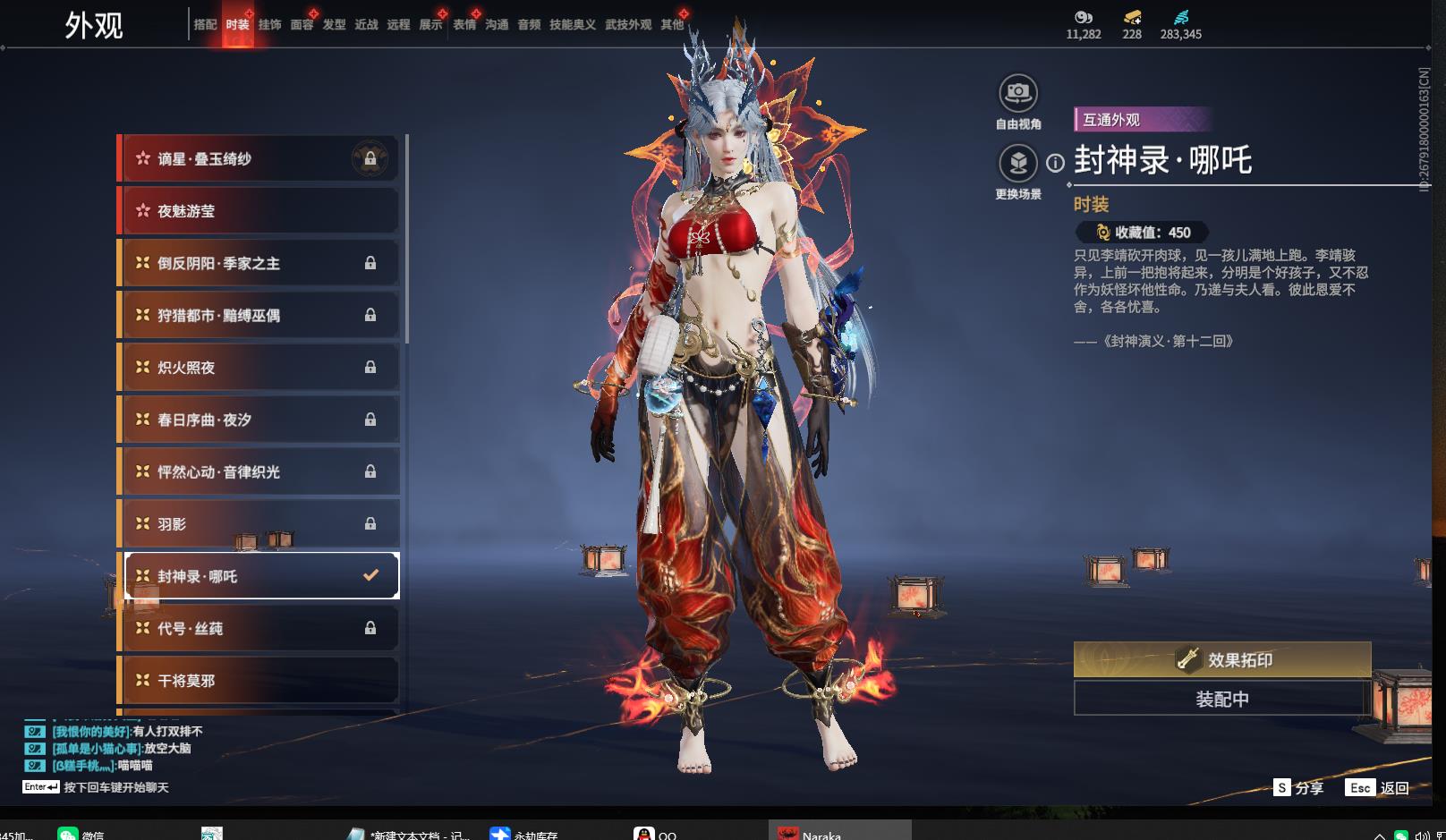This screenshot has width=1446, height=840.
Task: Select the 其他 tab
Action: (672, 25)
